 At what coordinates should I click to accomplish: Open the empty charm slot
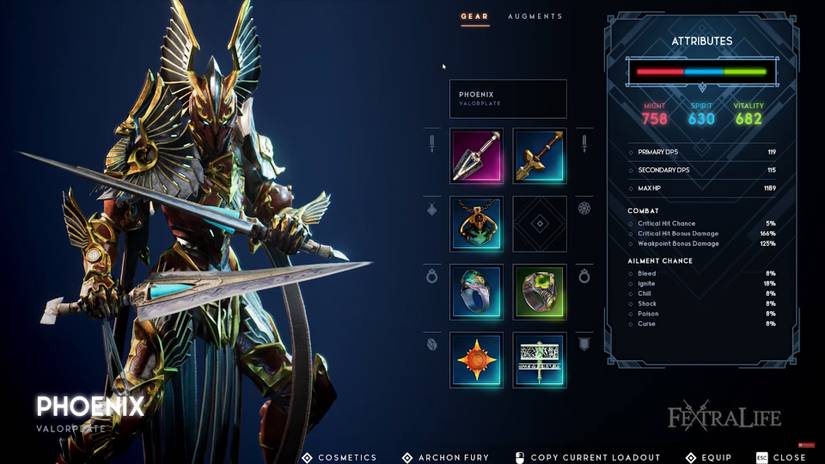540,223
